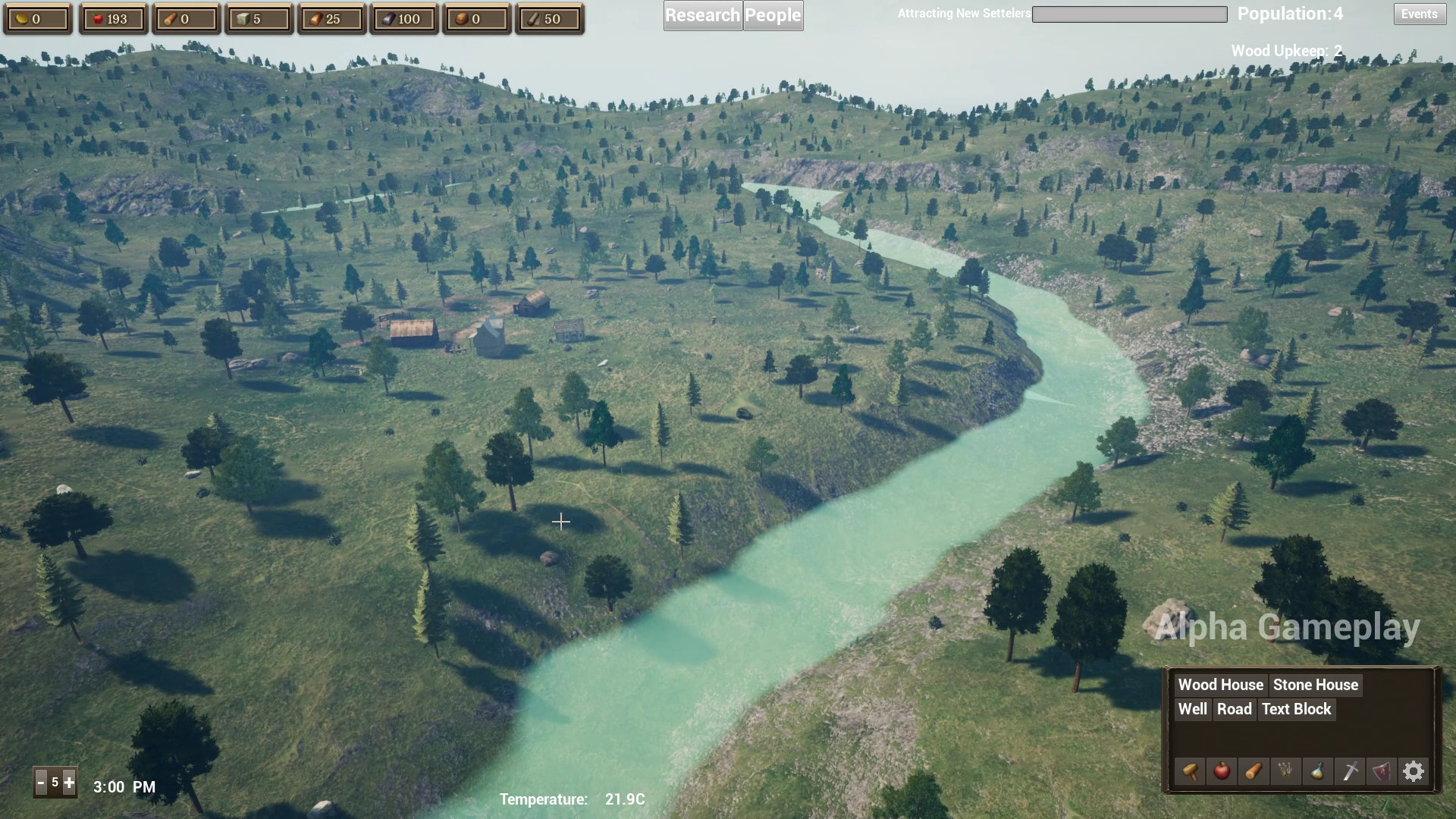Open the People panel
The image size is (1456, 819).
click(x=773, y=15)
